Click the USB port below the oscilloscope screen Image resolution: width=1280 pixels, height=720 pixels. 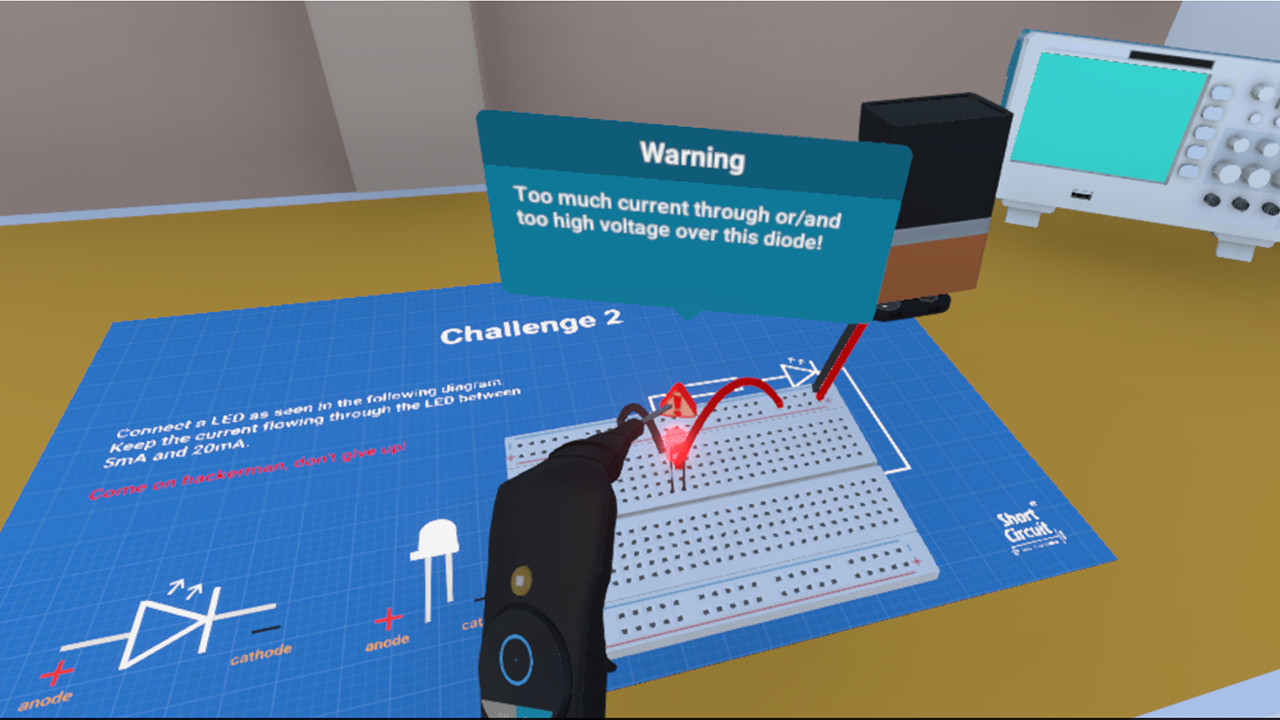pyautogui.click(x=1081, y=195)
